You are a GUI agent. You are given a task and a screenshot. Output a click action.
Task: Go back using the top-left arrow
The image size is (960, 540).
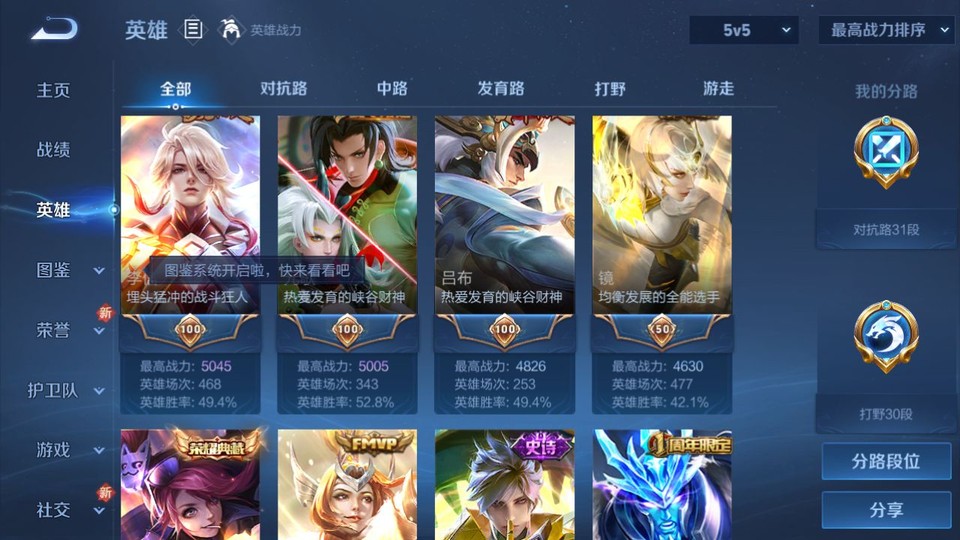pos(54,30)
